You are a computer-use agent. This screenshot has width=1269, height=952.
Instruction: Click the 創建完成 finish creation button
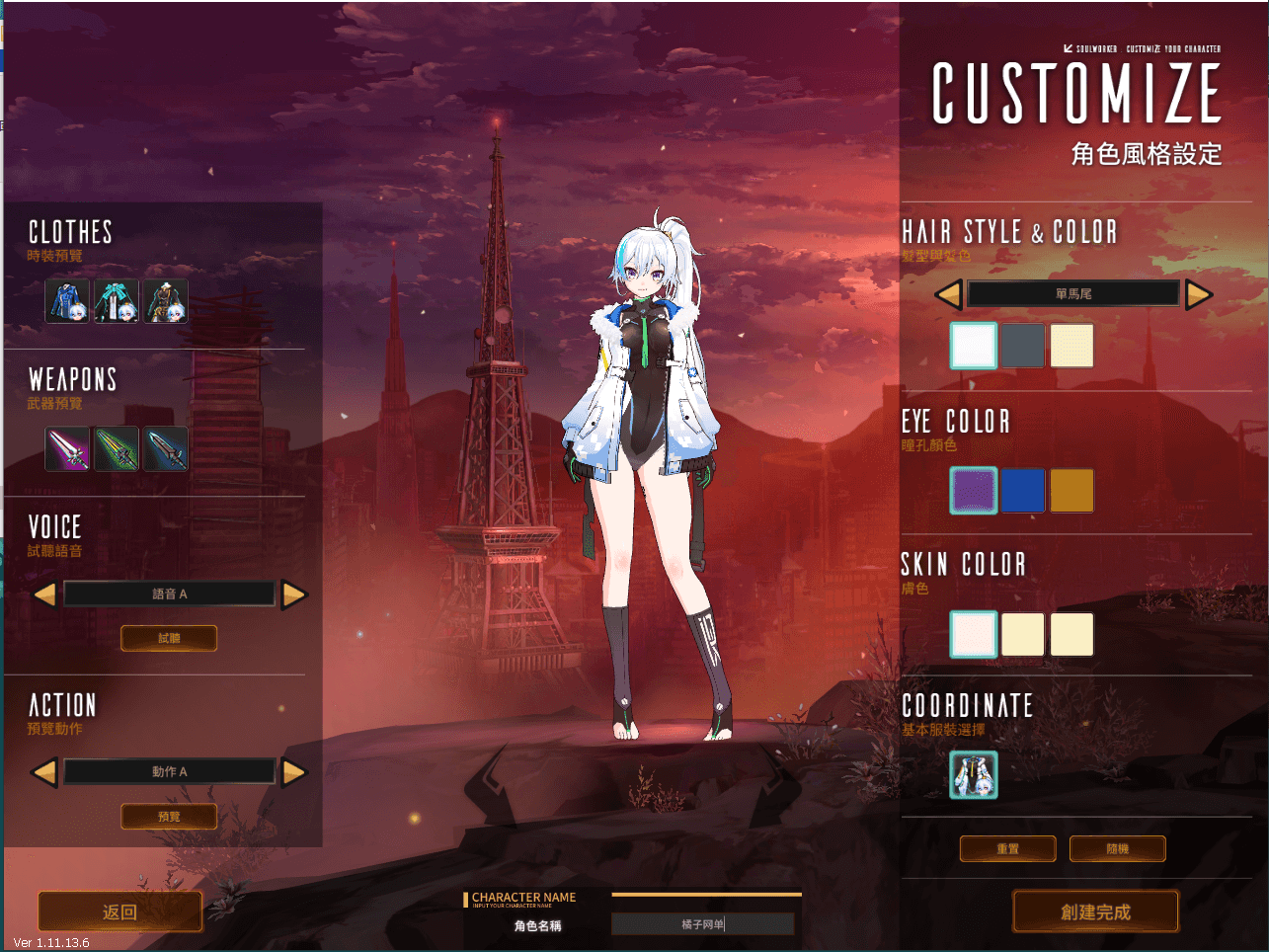tap(1095, 911)
